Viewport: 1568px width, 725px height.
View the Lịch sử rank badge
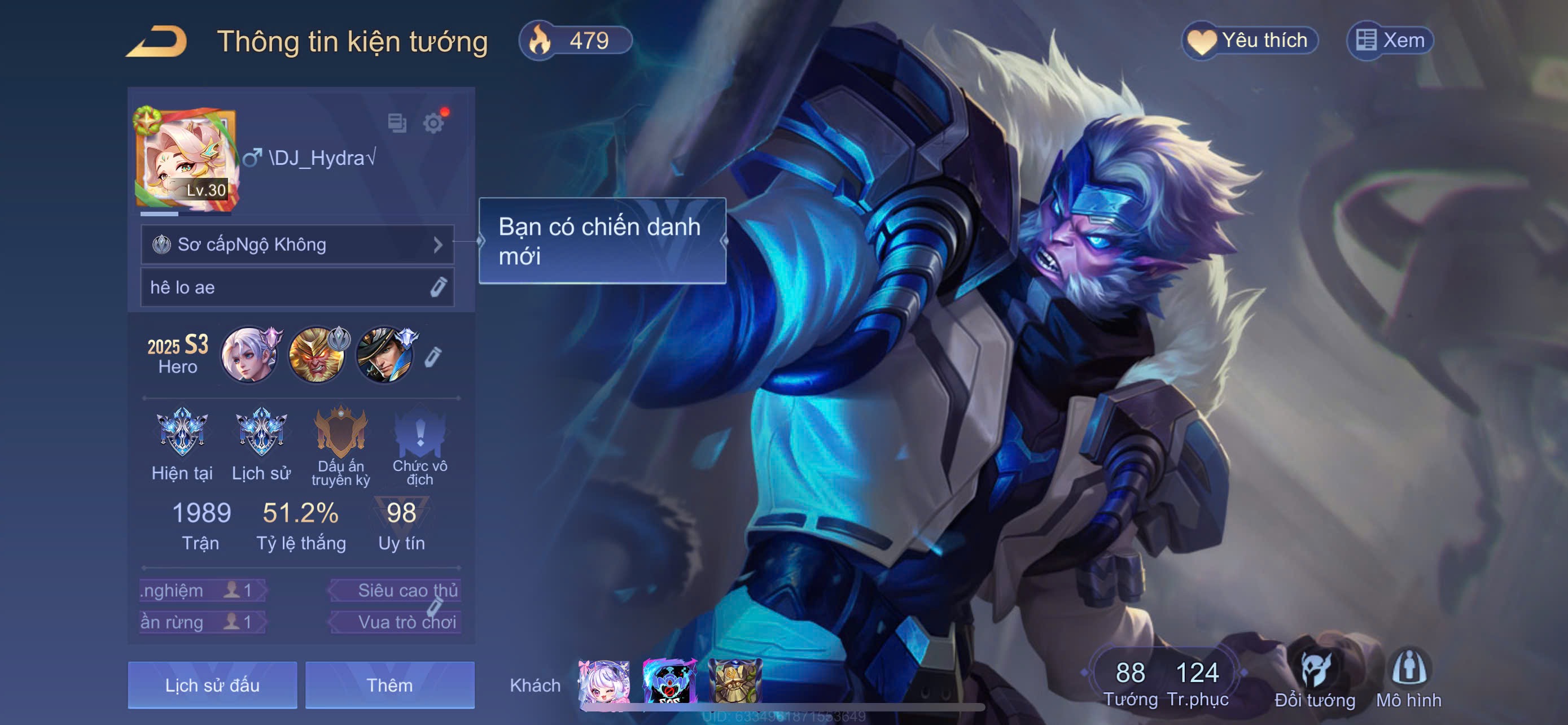261,434
